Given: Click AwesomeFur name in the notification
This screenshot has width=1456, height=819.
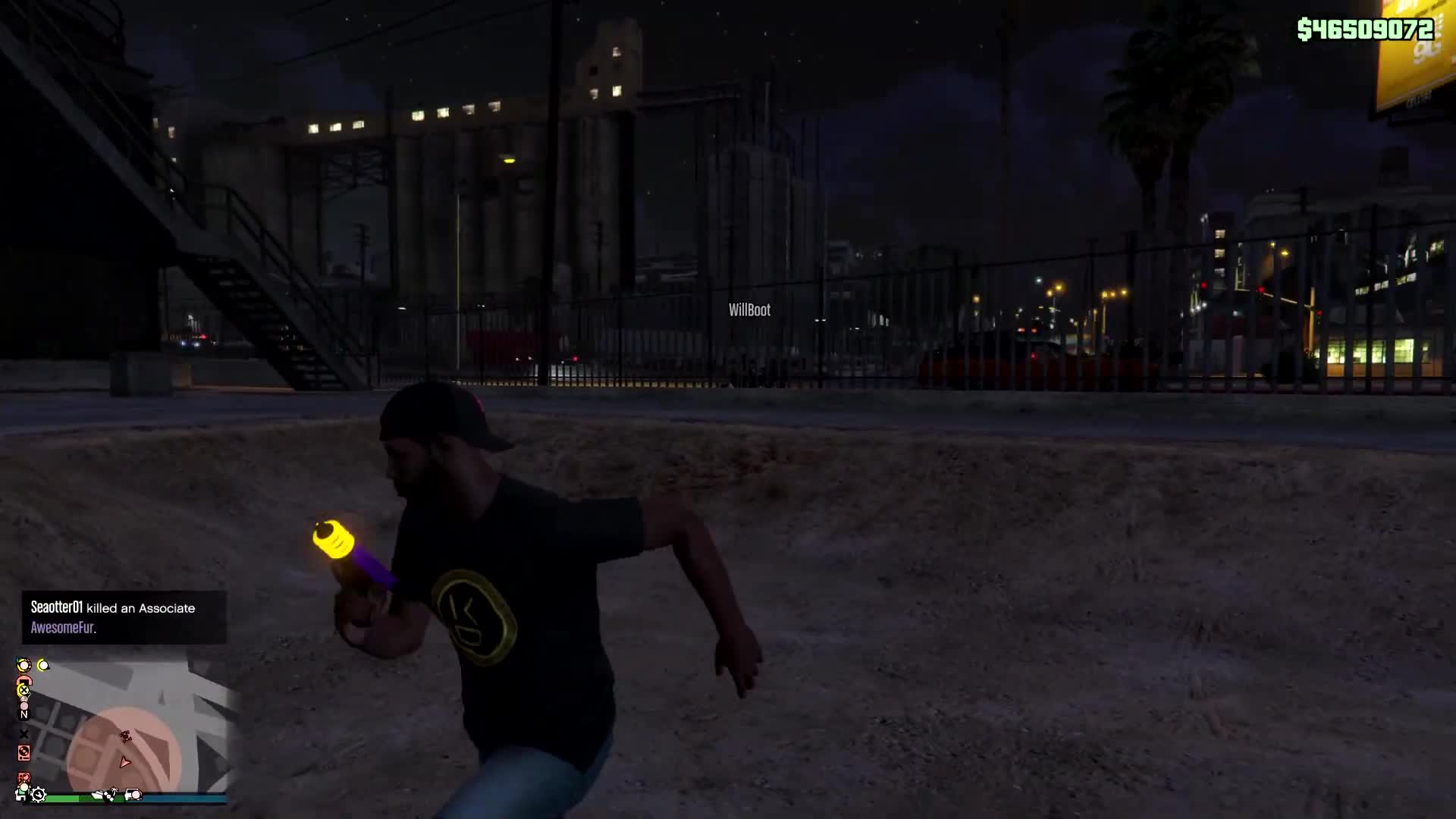Looking at the screenshot, I should point(62,628).
